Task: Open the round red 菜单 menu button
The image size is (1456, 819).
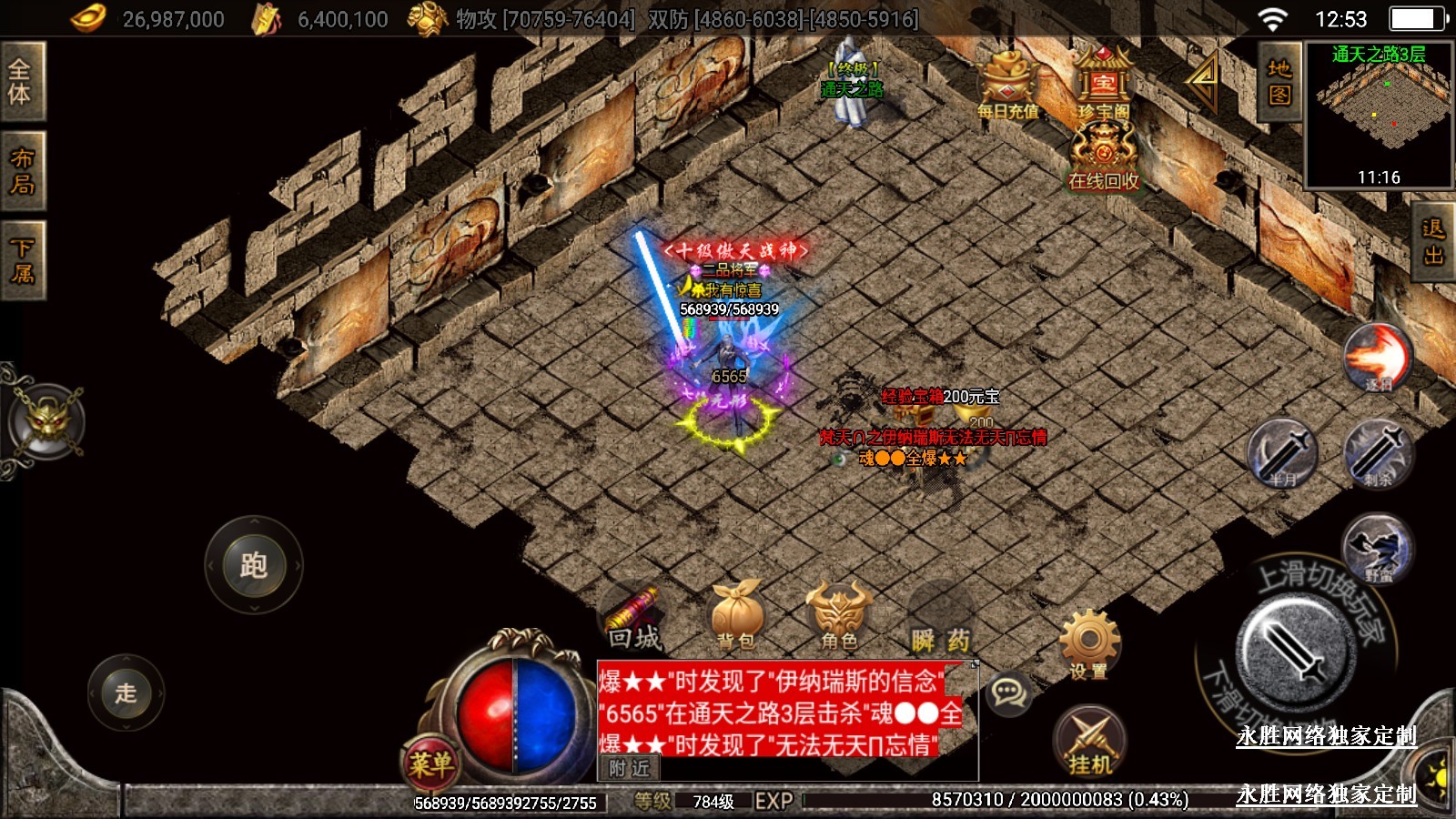Action: click(x=430, y=763)
